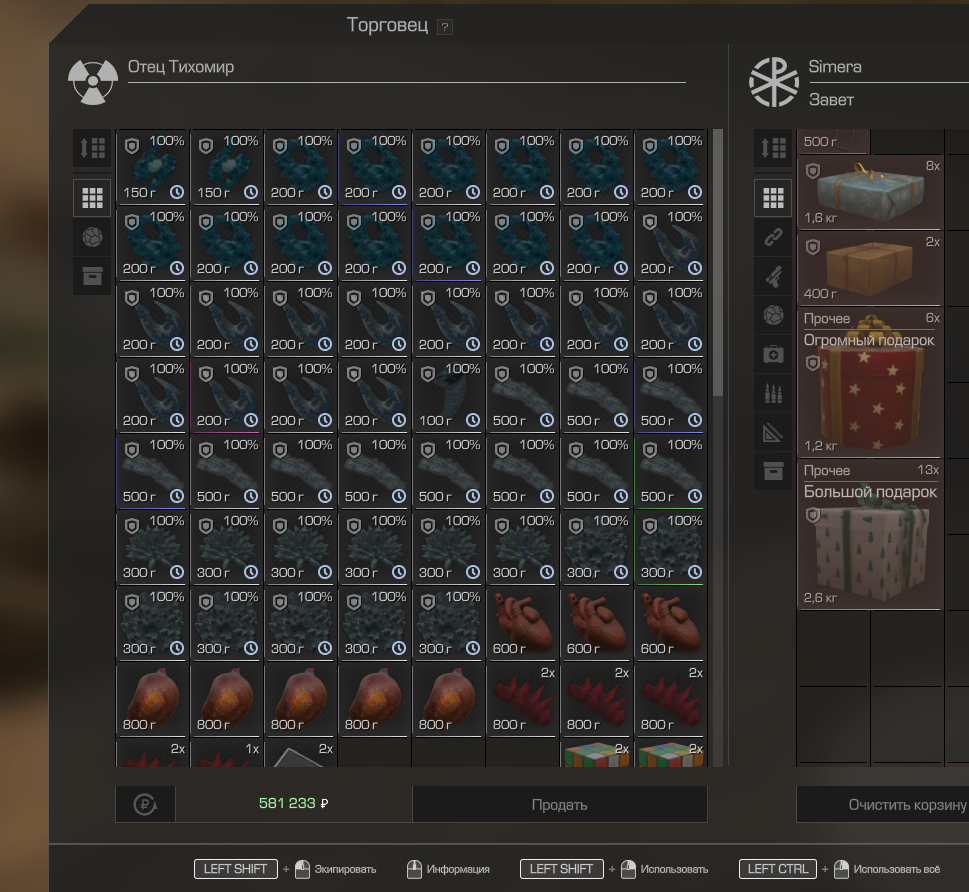Open trader inventory sort options

tap(92, 148)
